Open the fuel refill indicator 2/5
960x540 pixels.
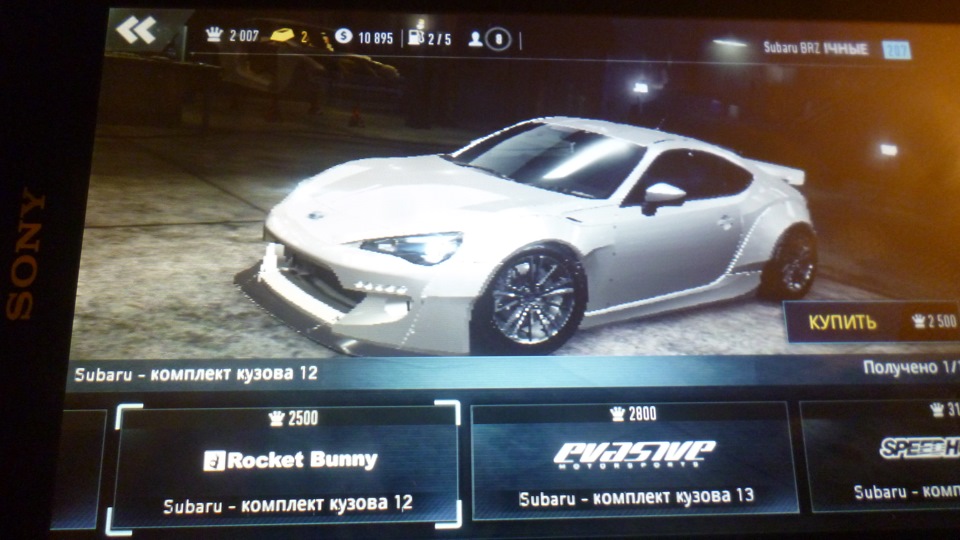coord(430,39)
